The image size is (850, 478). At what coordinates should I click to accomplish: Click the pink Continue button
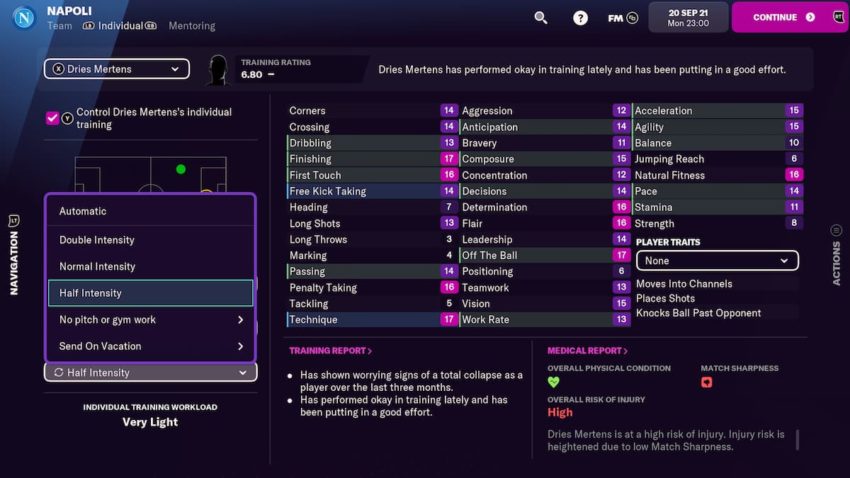coord(789,17)
